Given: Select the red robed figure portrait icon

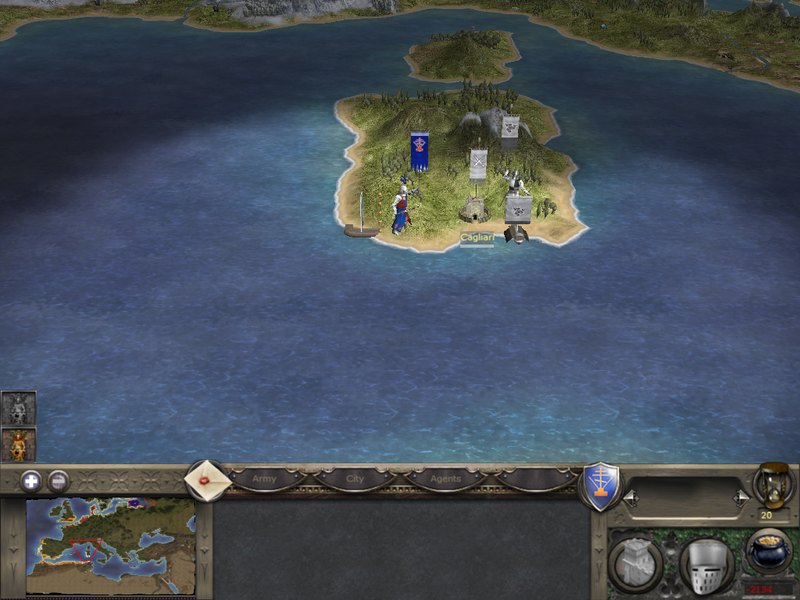Looking at the screenshot, I should tap(18, 444).
